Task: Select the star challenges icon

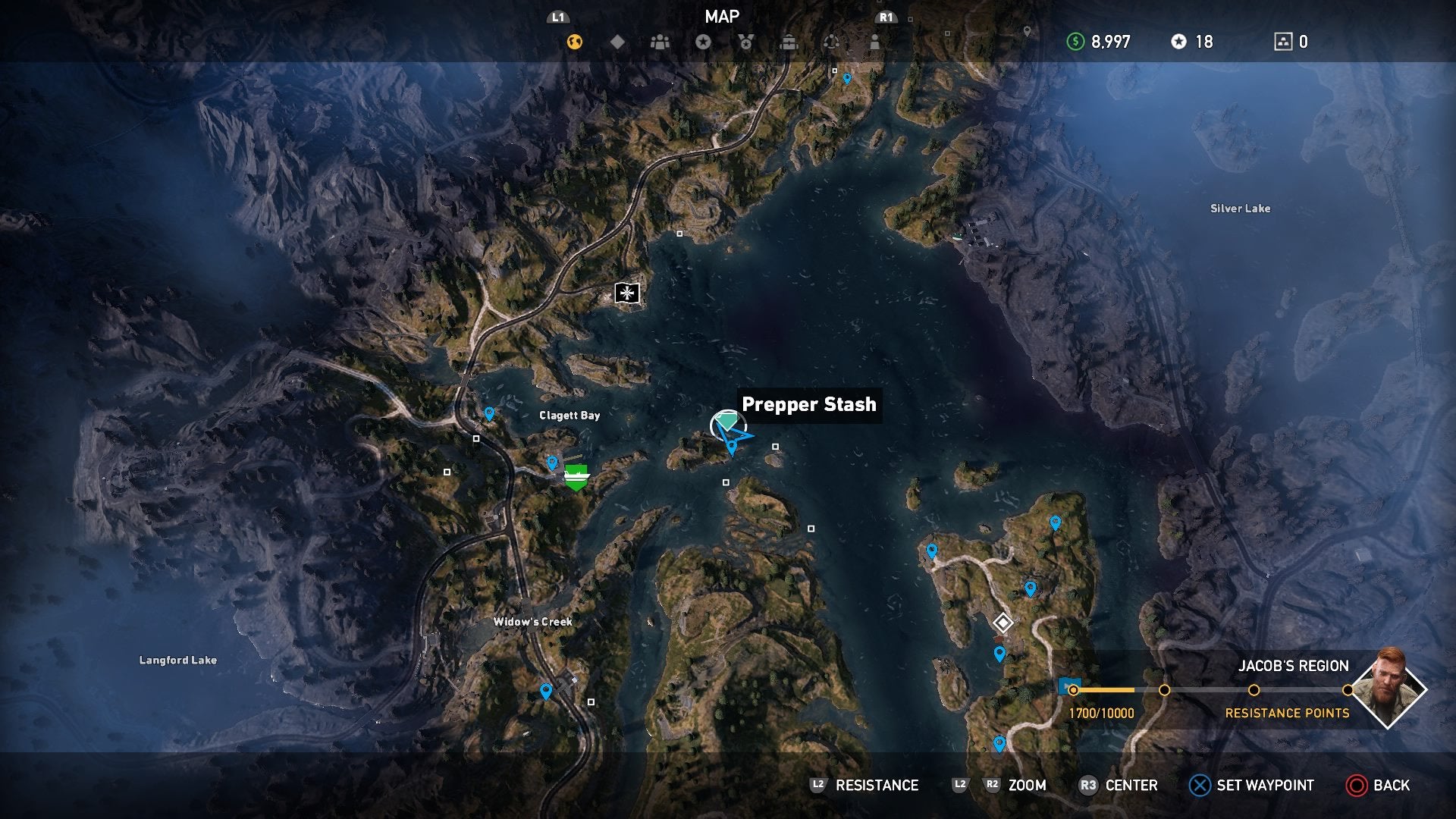Action: [x=703, y=42]
